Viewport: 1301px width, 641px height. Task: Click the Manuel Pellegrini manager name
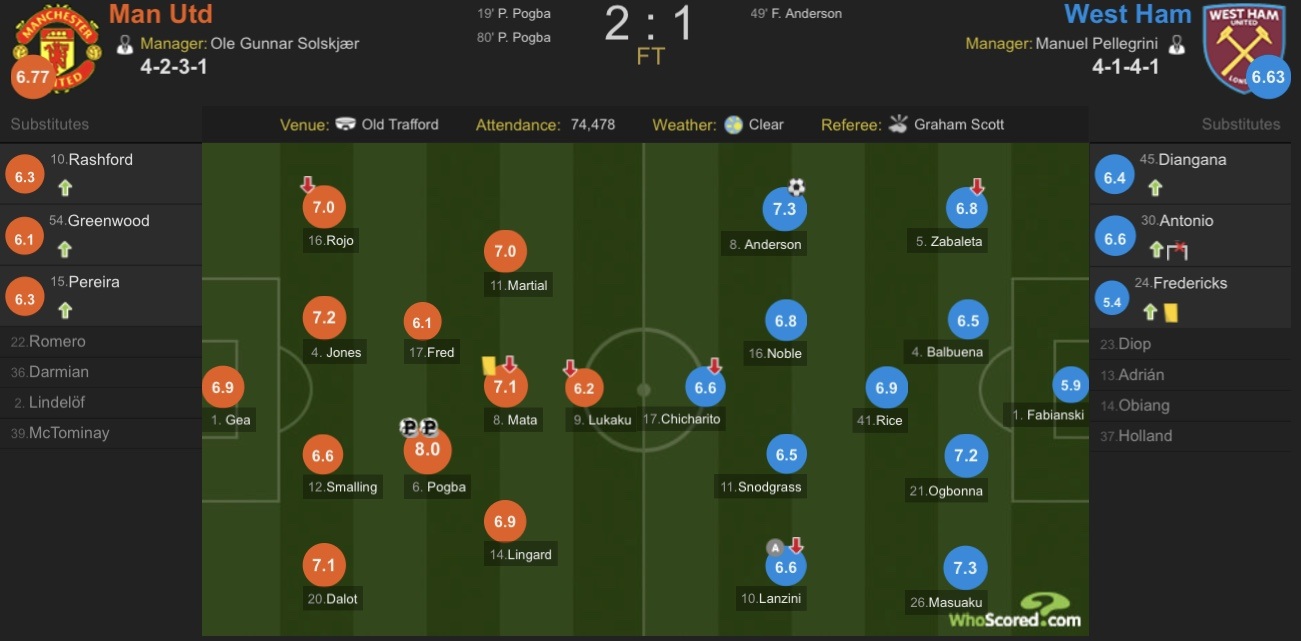click(x=1097, y=44)
